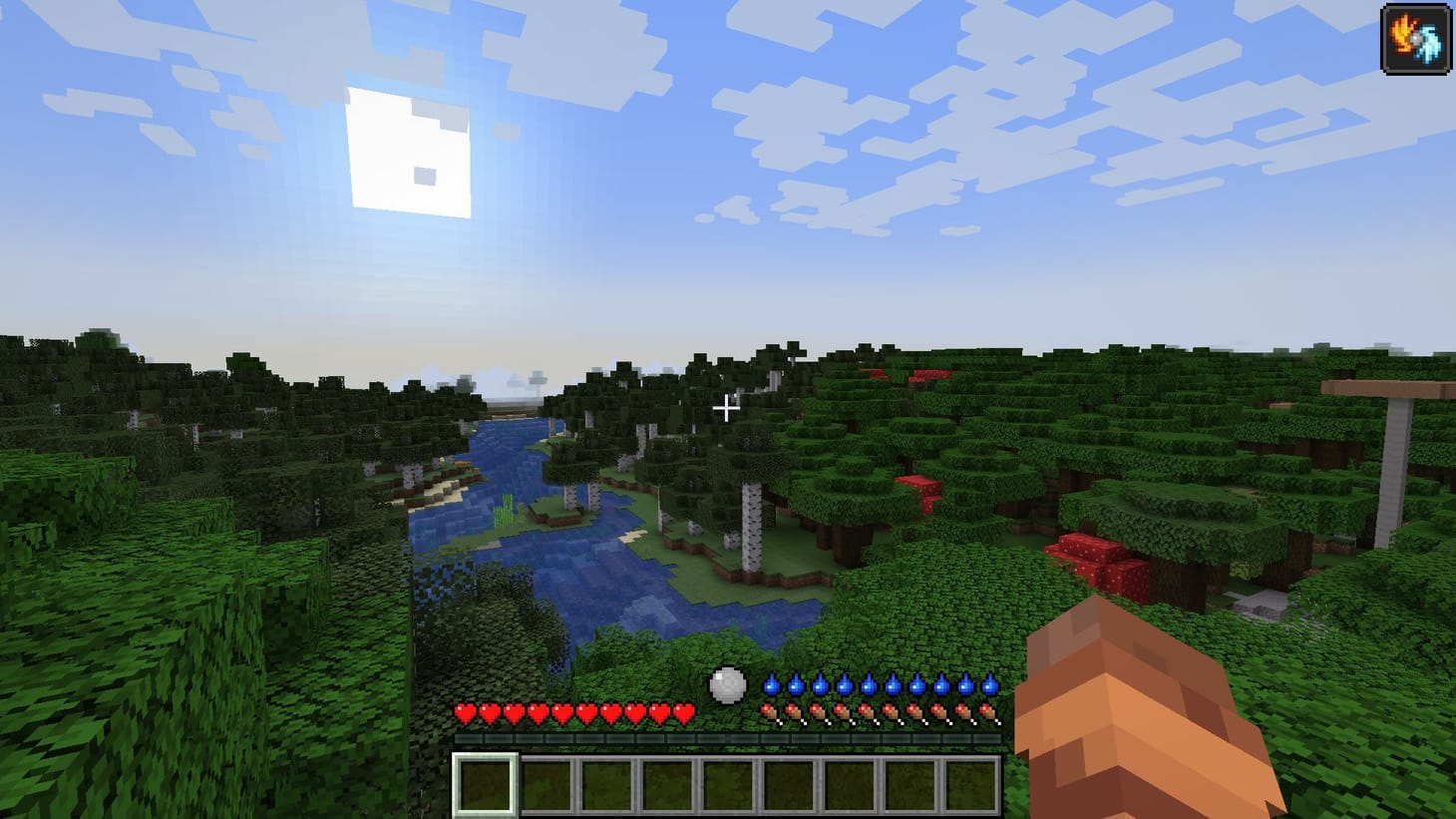The height and width of the screenshot is (819, 1456).
Task: Select the currently highlighted first hotbar slot
Action: click(486, 784)
